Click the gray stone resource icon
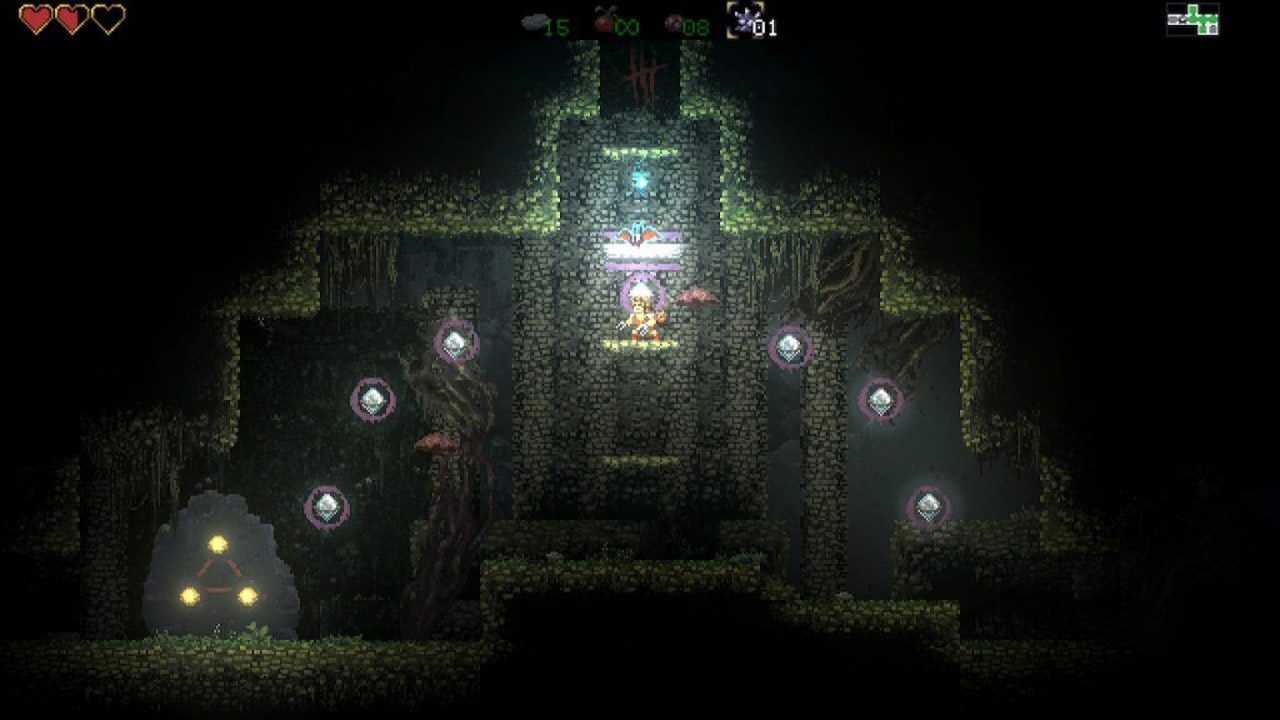Screen dimensions: 1280x720 (534, 22)
